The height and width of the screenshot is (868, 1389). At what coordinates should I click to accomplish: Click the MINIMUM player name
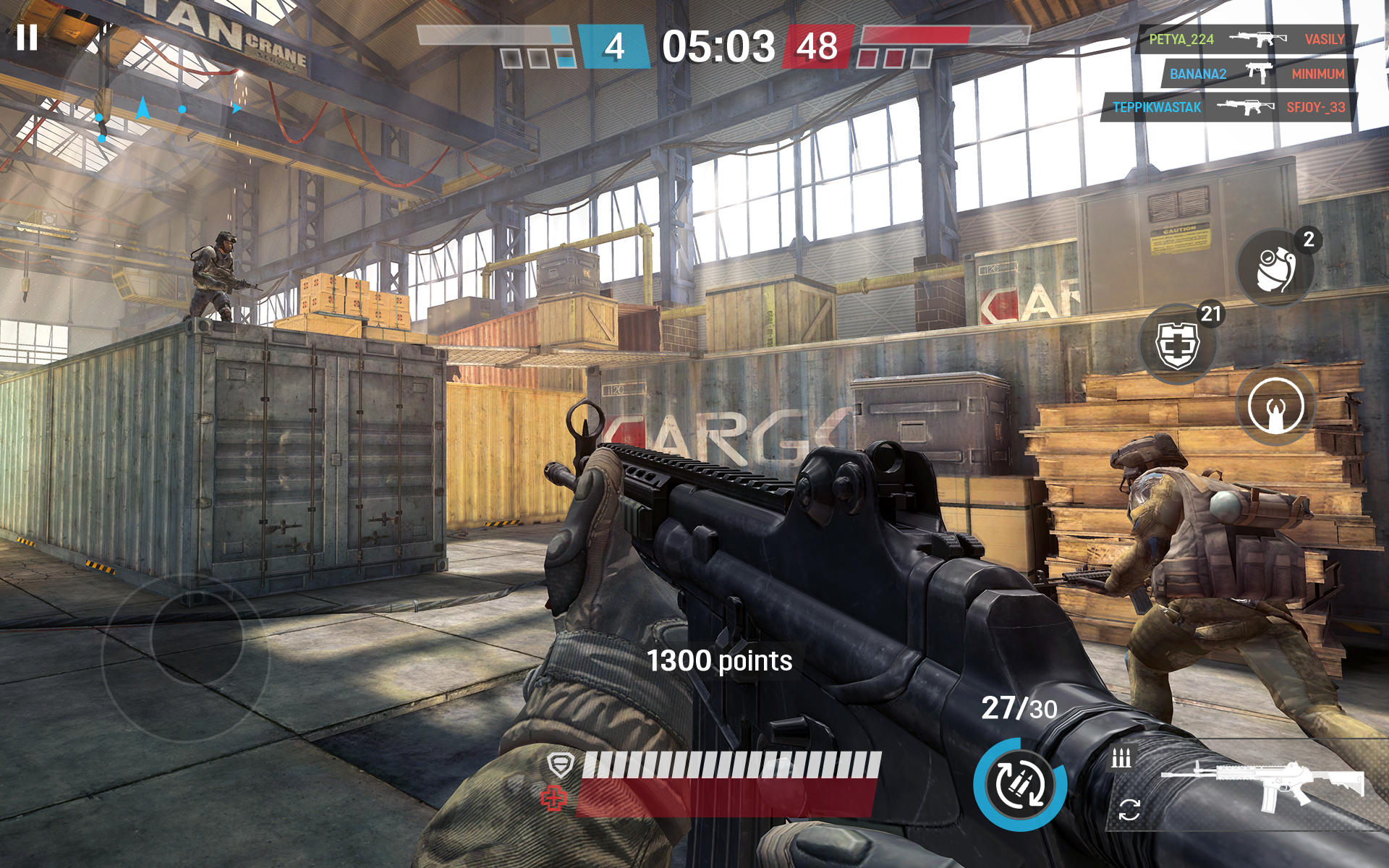click(x=1320, y=74)
